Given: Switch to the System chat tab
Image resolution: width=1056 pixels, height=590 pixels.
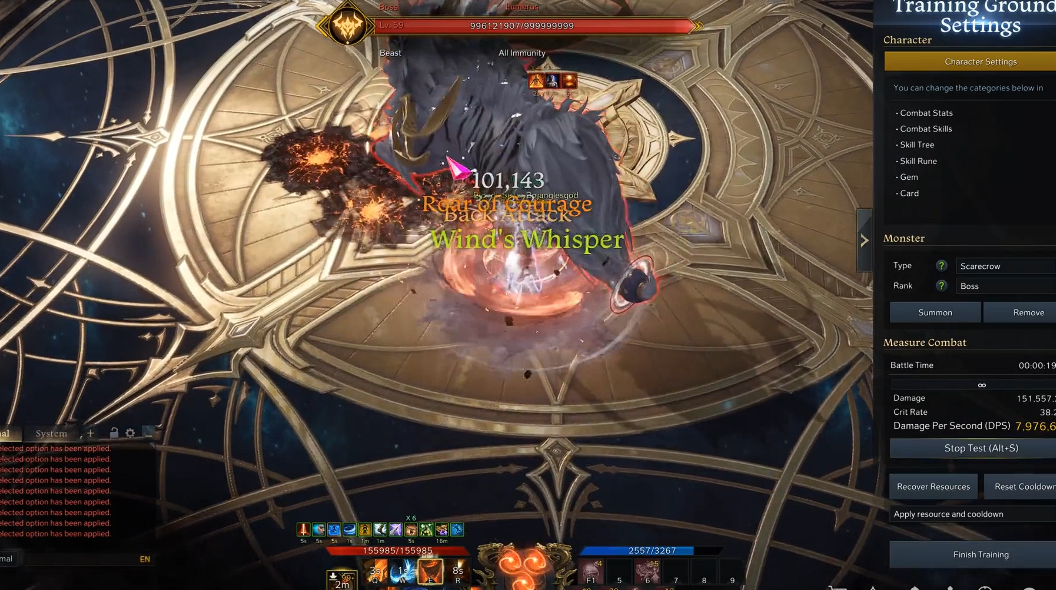Looking at the screenshot, I should click(x=51, y=433).
